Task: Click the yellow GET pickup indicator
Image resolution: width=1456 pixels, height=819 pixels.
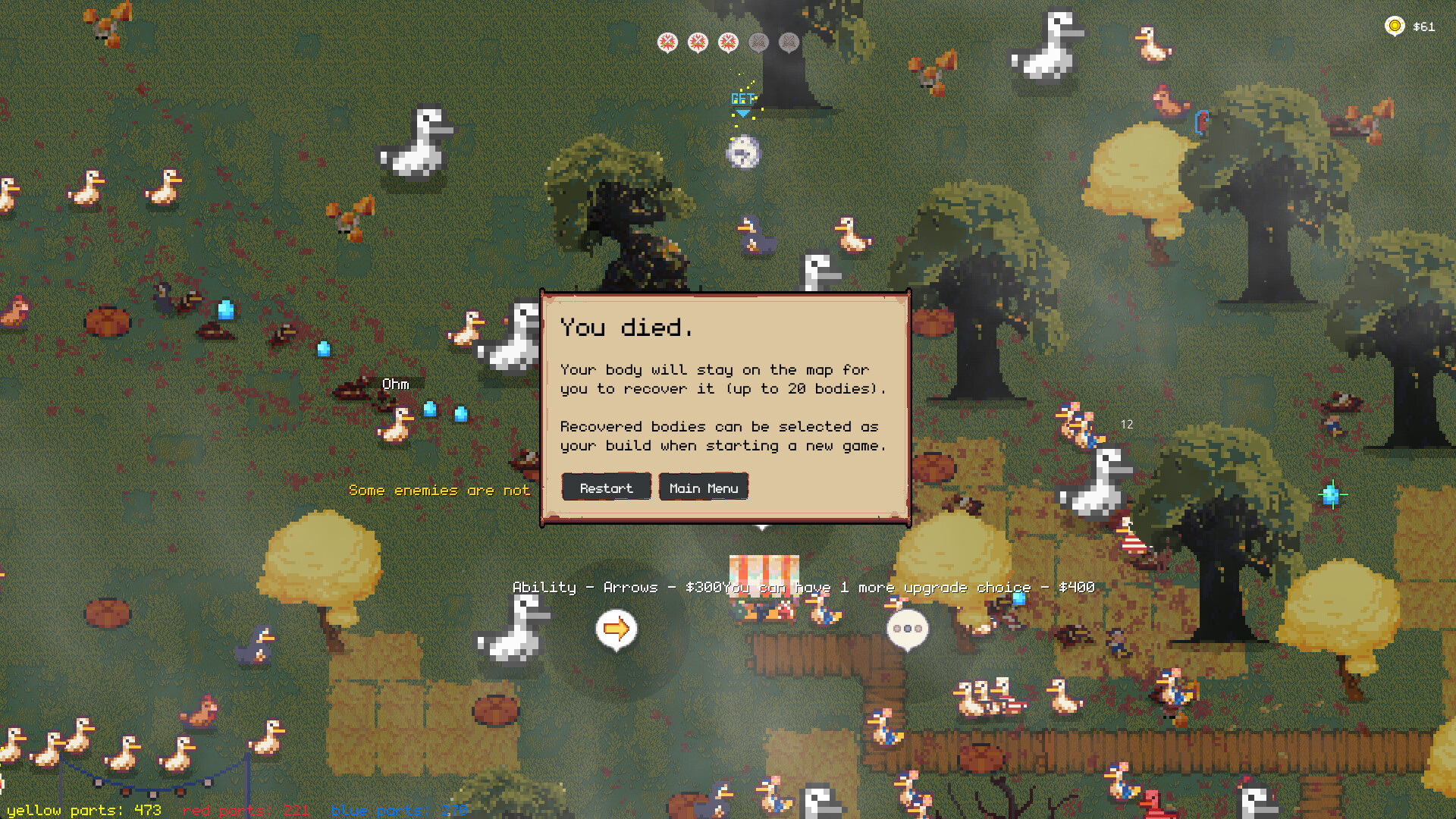Action: coord(742,97)
